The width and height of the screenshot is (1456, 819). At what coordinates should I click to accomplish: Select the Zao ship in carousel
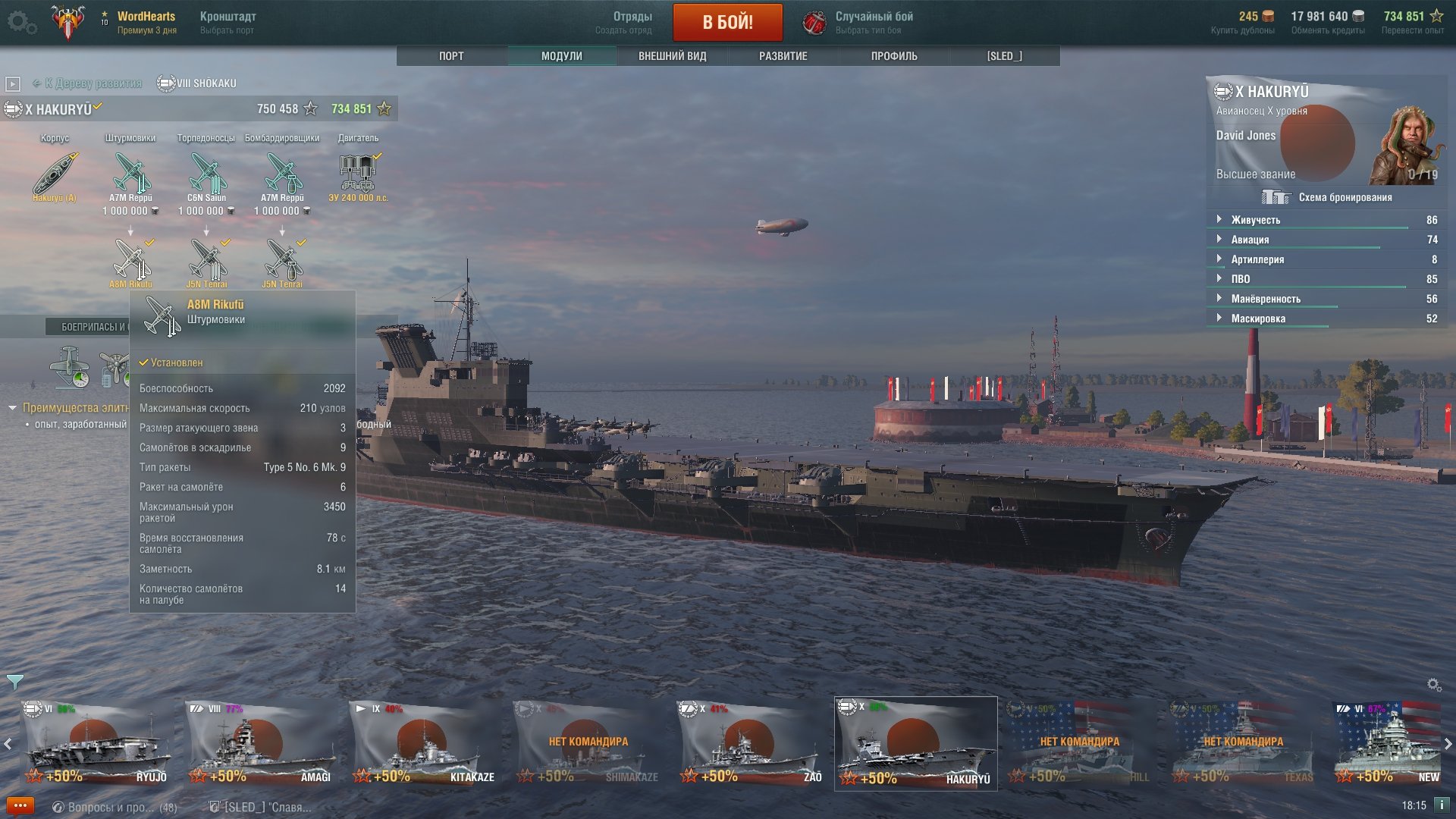point(752,744)
